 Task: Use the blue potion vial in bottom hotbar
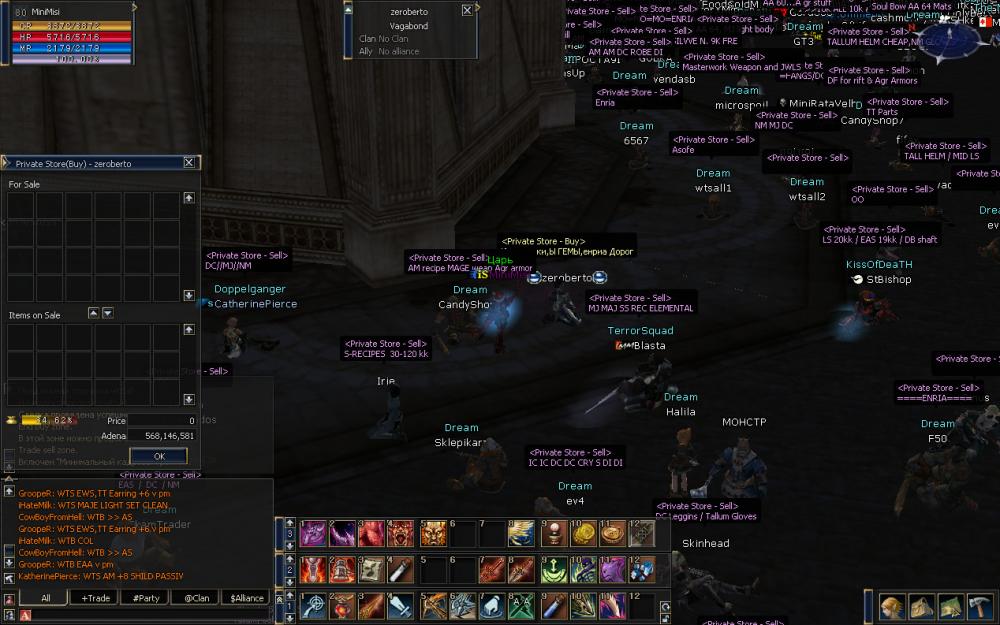coord(553,606)
